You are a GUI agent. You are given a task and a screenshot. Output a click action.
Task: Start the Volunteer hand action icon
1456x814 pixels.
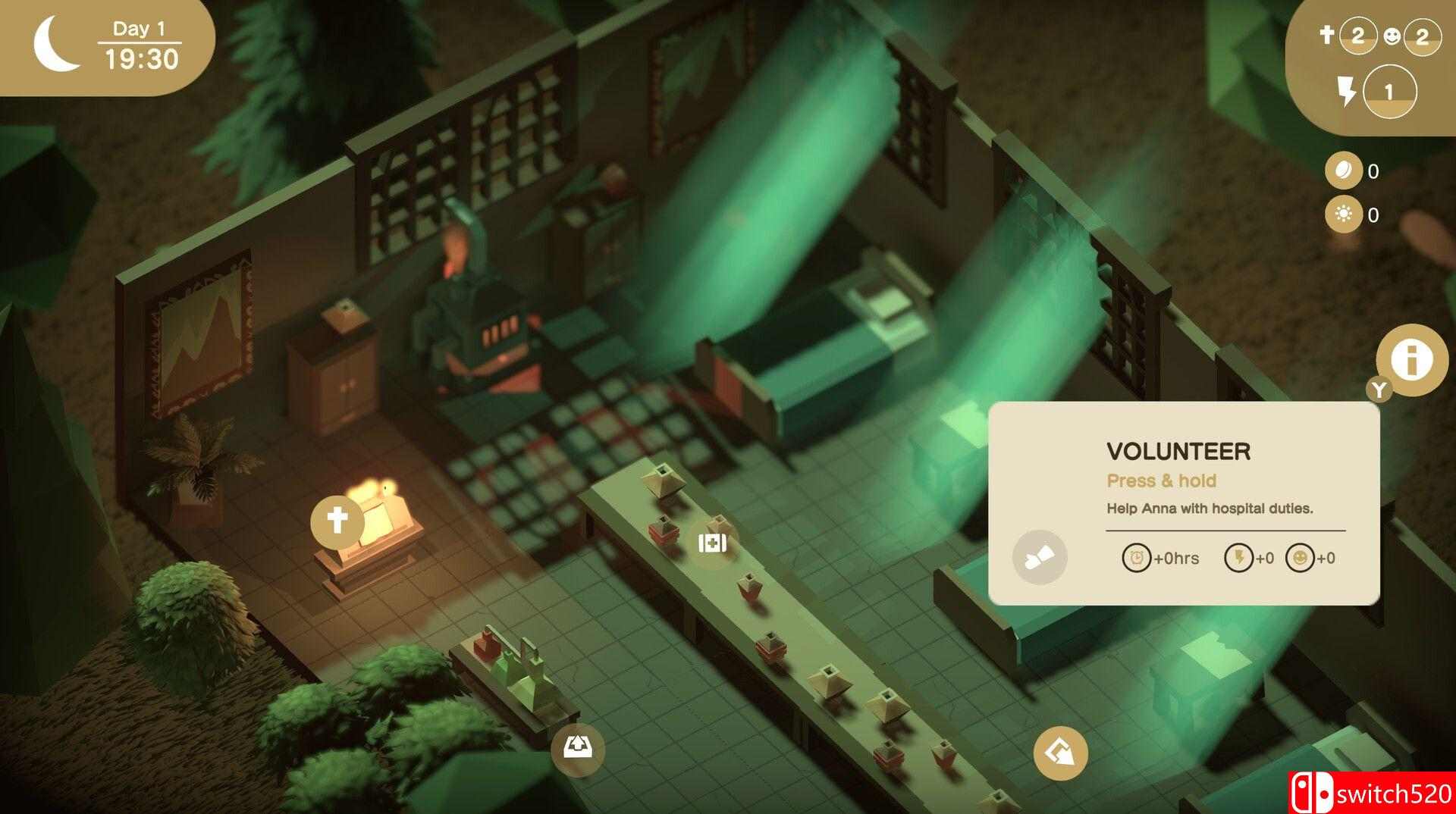click(x=1039, y=558)
